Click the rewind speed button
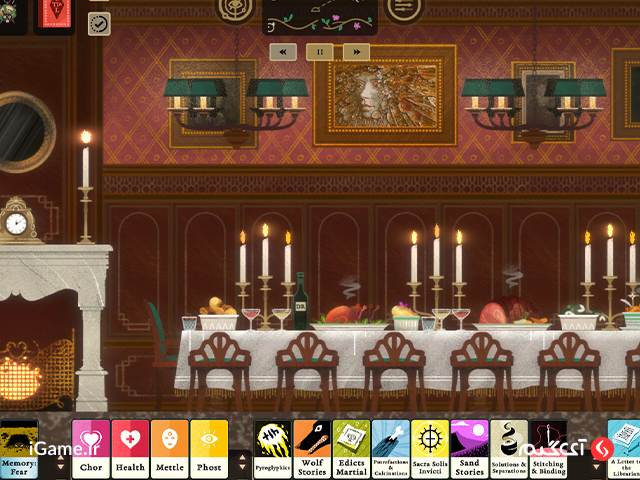640x480 pixels. click(x=283, y=51)
